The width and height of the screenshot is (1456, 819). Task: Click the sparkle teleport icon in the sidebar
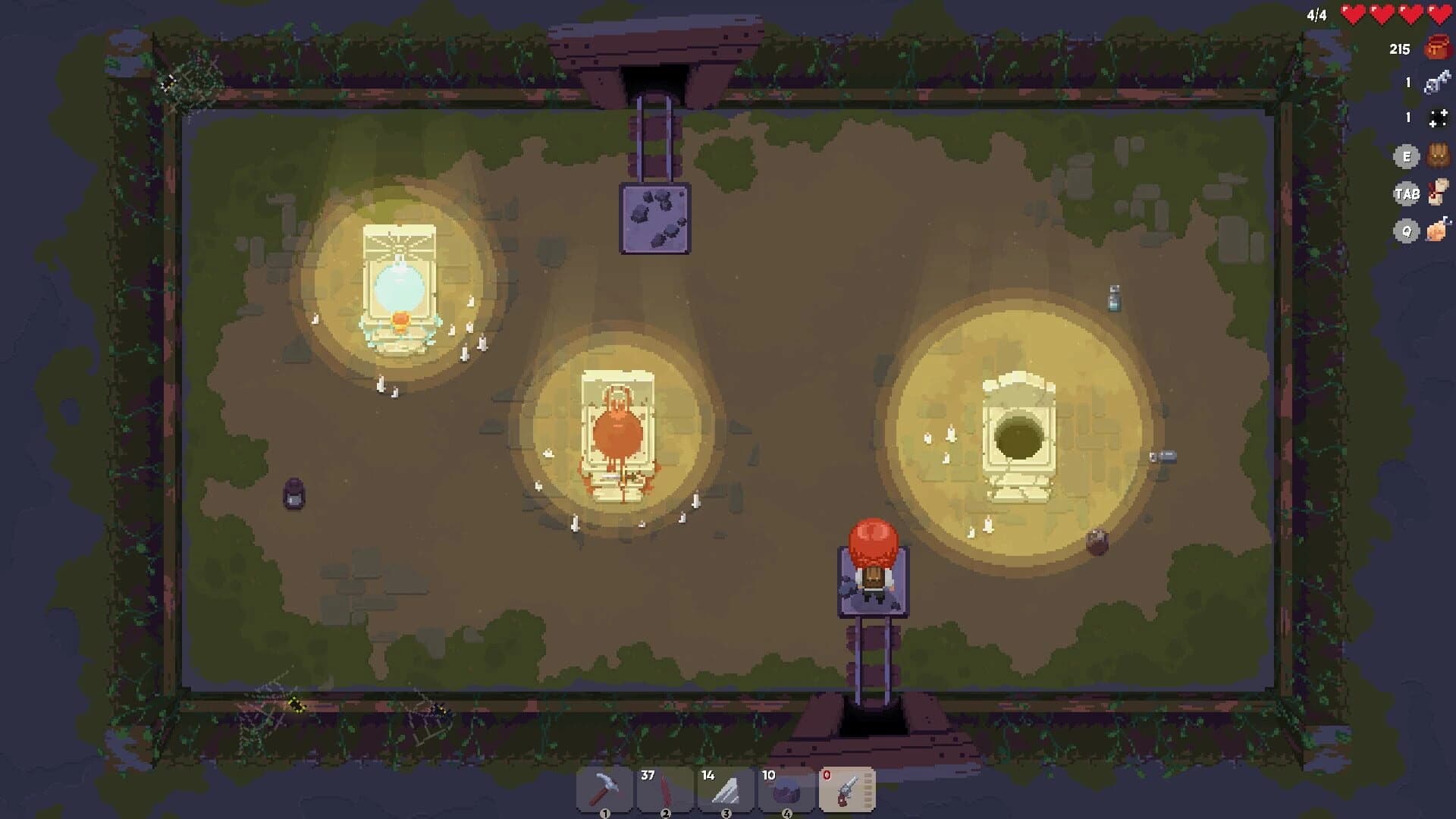[1440, 118]
